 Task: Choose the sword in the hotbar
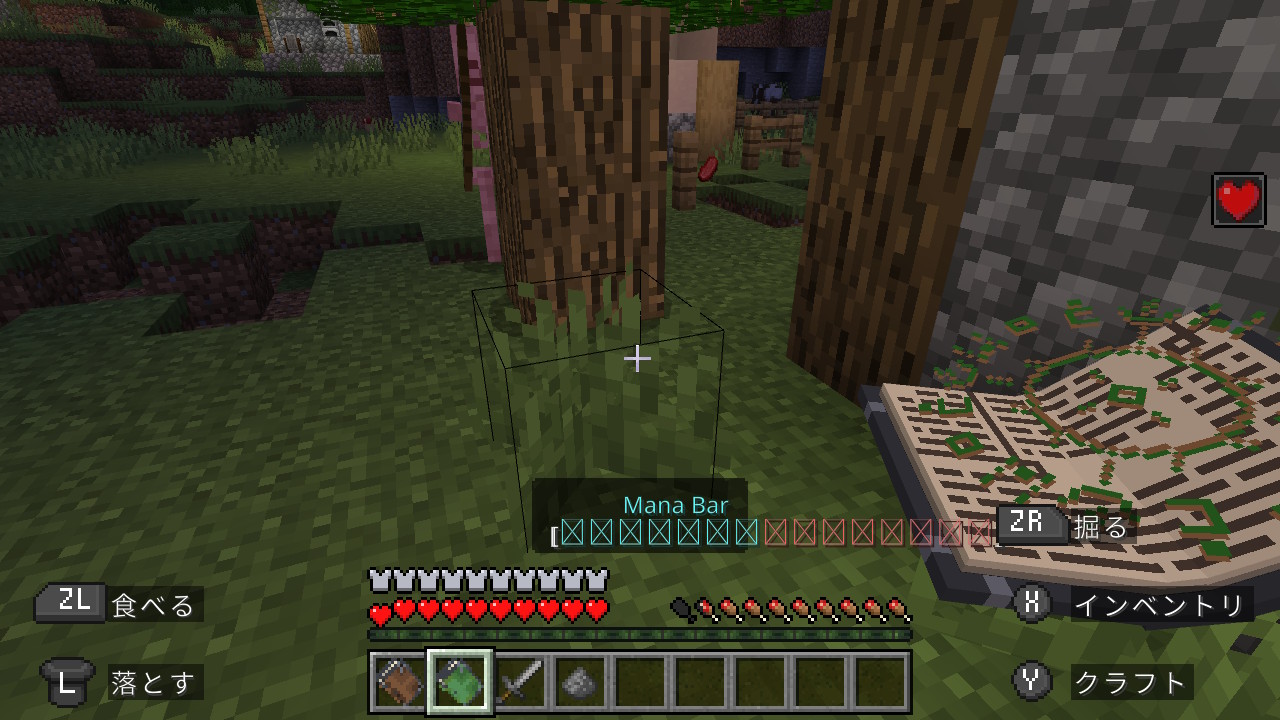point(520,683)
